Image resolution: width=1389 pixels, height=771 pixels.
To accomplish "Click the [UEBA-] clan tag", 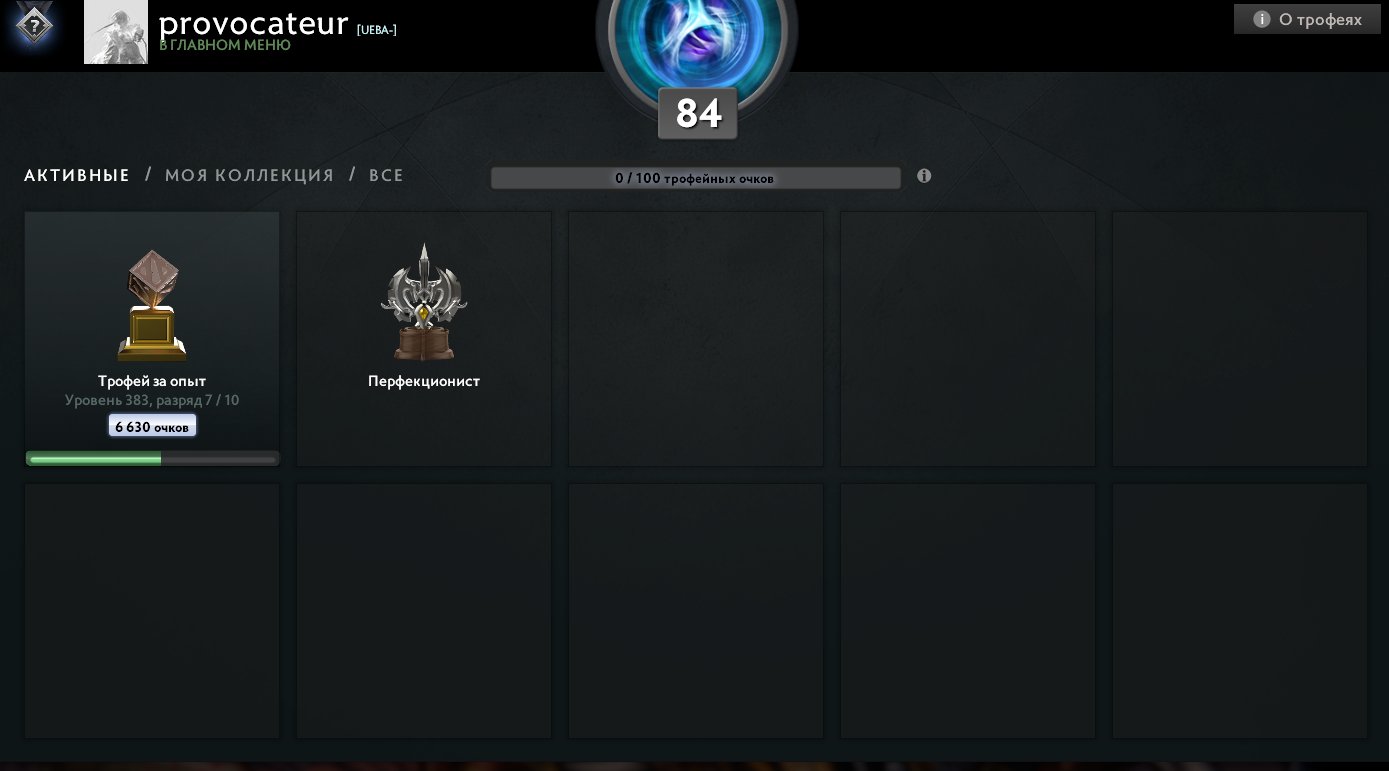I will pos(376,30).
